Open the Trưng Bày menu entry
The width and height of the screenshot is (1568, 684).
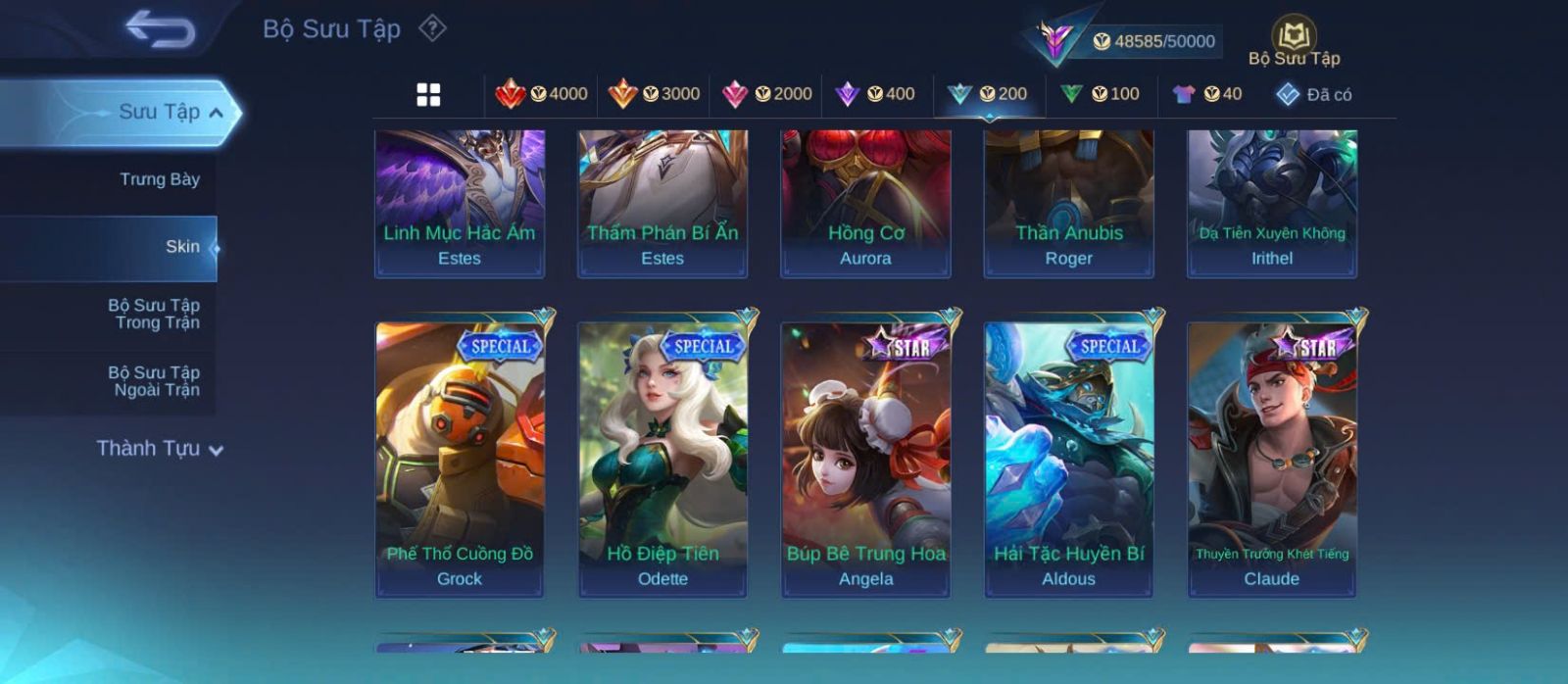[x=159, y=179]
